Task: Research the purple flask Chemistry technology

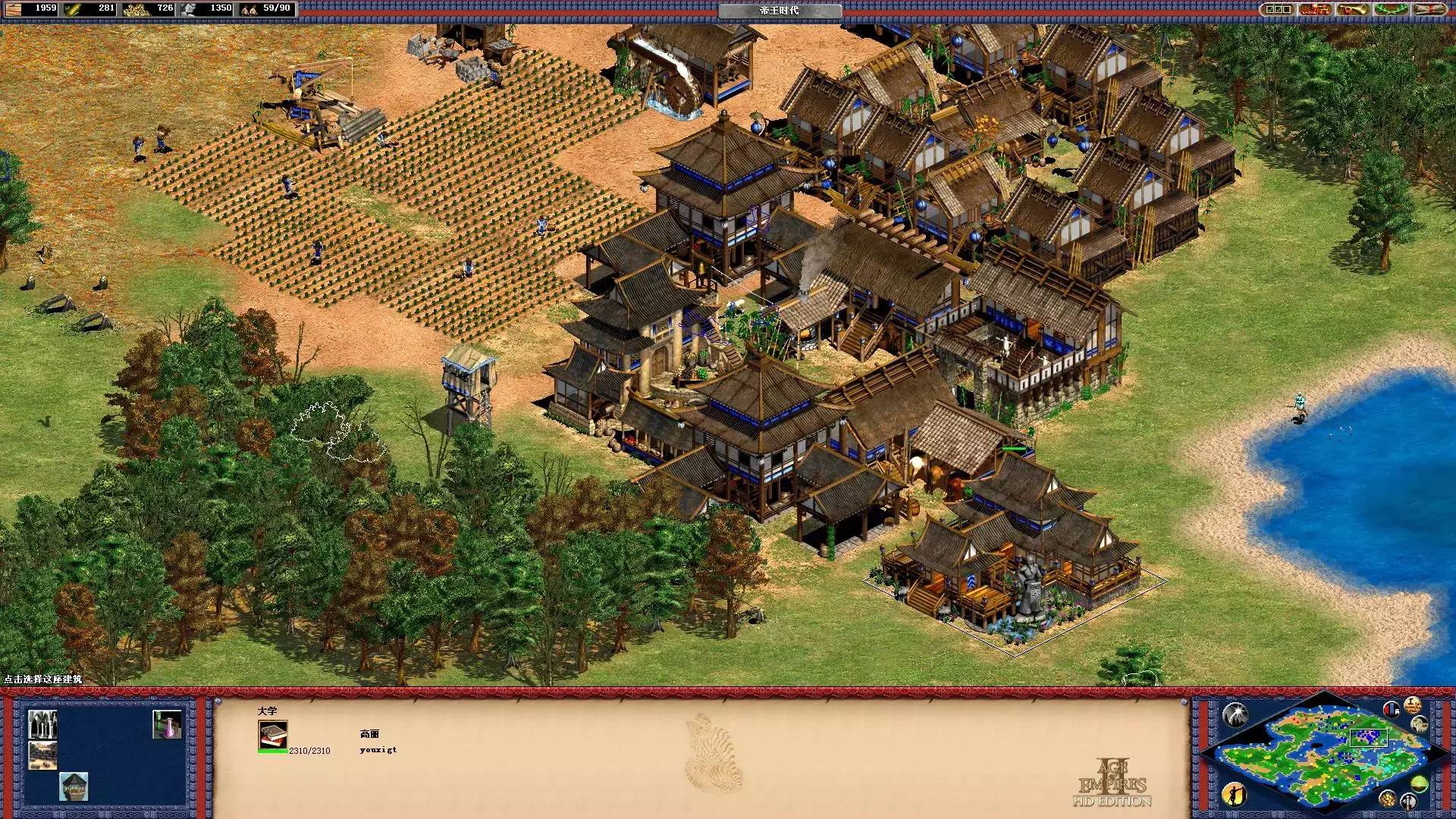Action: [167, 724]
